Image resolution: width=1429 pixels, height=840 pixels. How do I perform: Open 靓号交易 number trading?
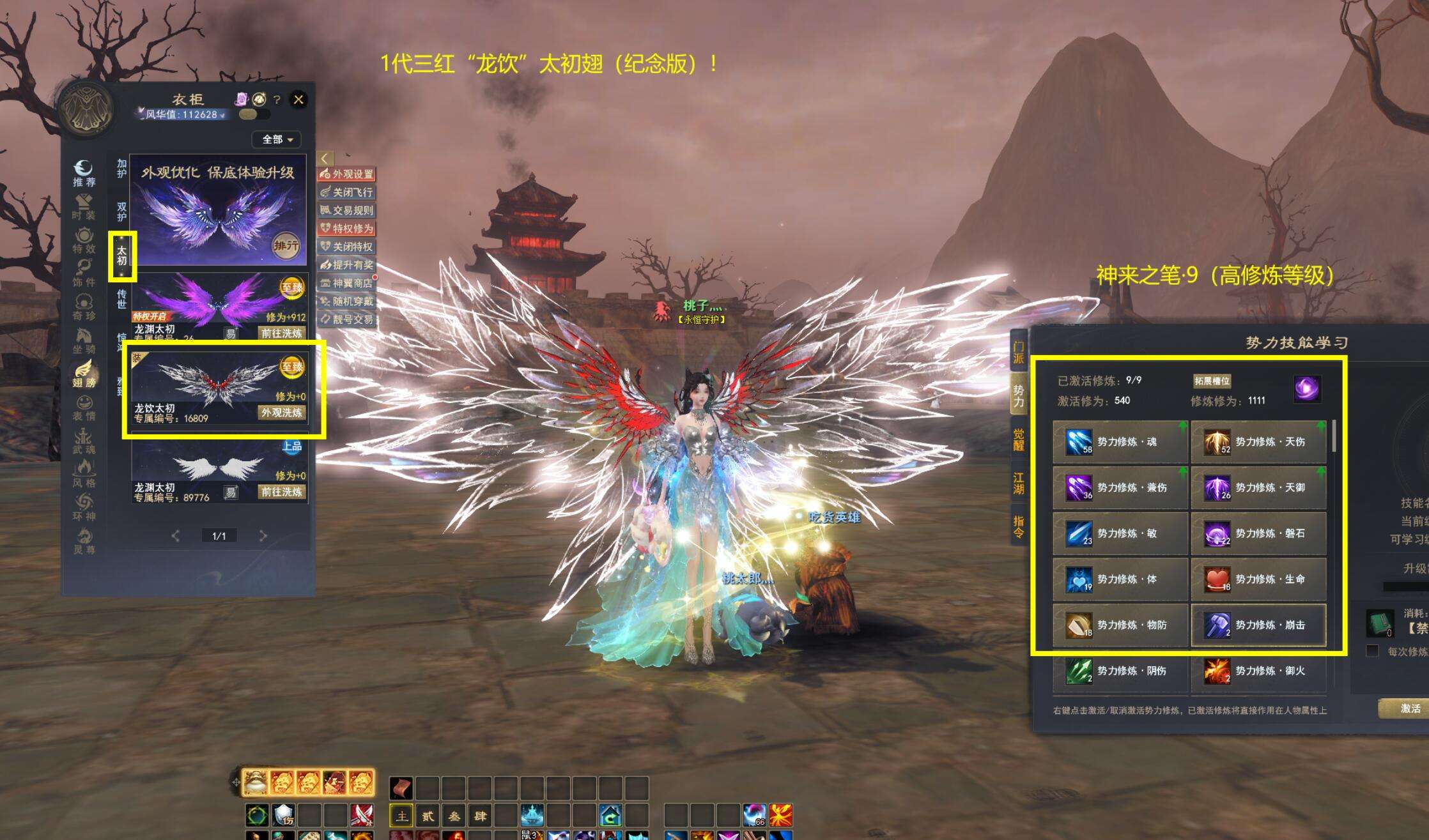(x=346, y=319)
